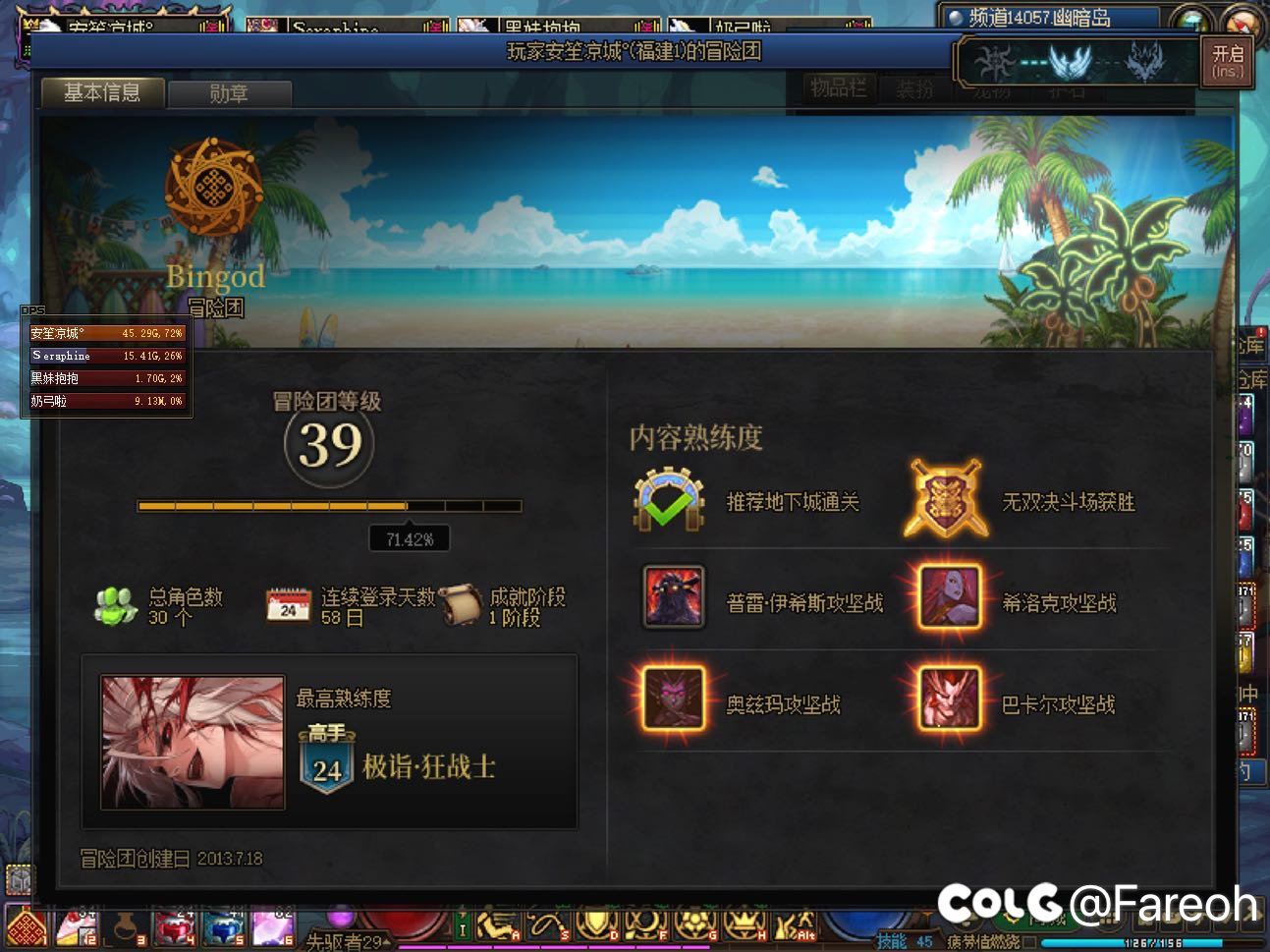Click the 推荐地下城通关 green checkmark icon
Viewport: 1270px width, 952px height.
(x=669, y=499)
